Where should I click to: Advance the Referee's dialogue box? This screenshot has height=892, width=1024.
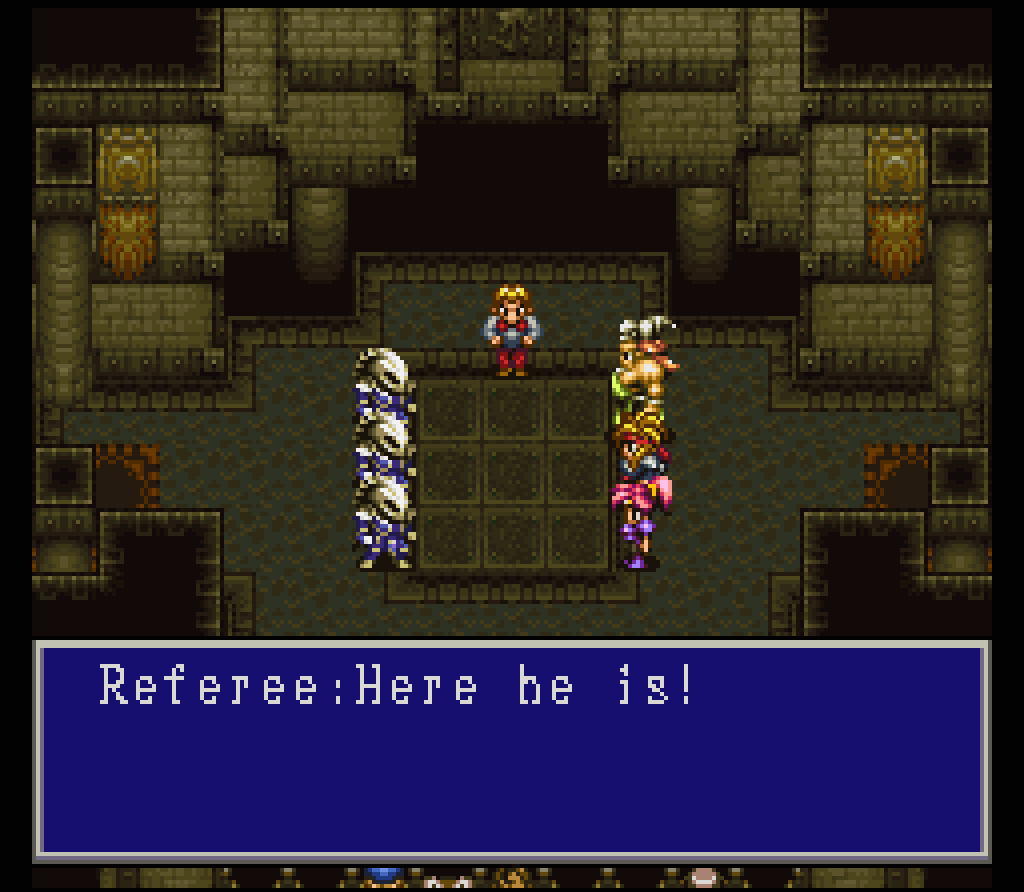coord(511,750)
